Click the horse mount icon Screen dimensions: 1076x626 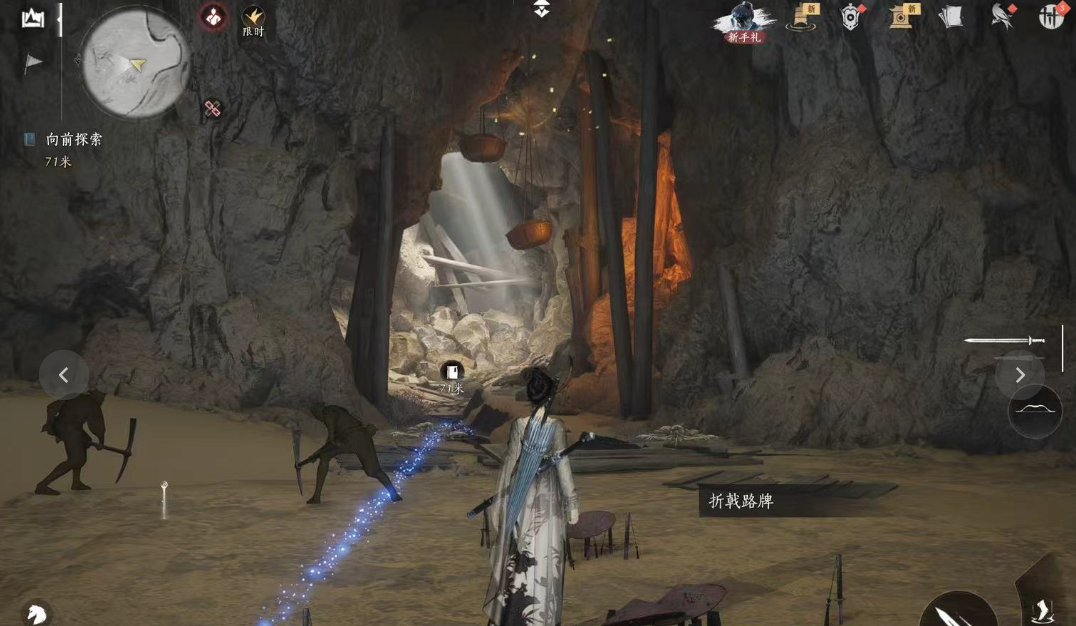(35, 612)
